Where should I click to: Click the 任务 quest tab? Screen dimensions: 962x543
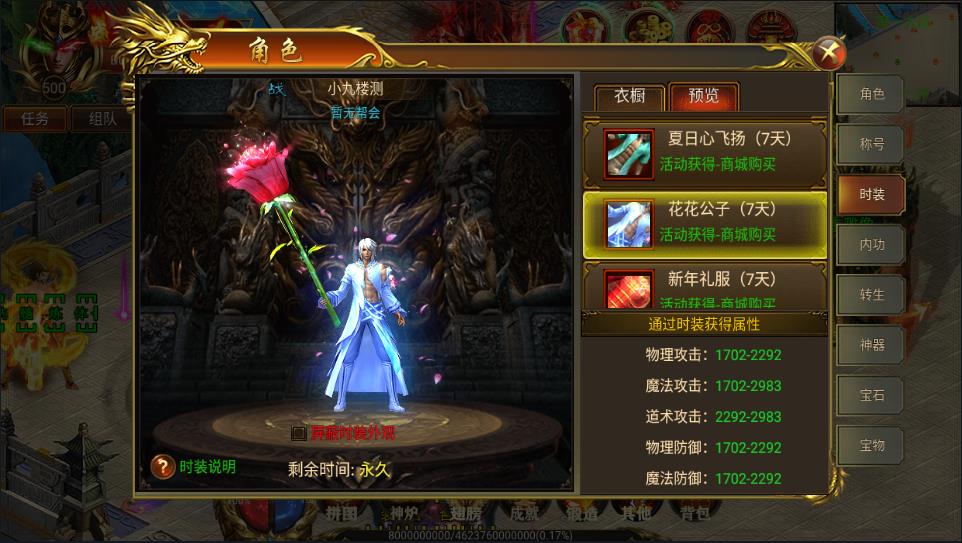click(x=35, y=118)
